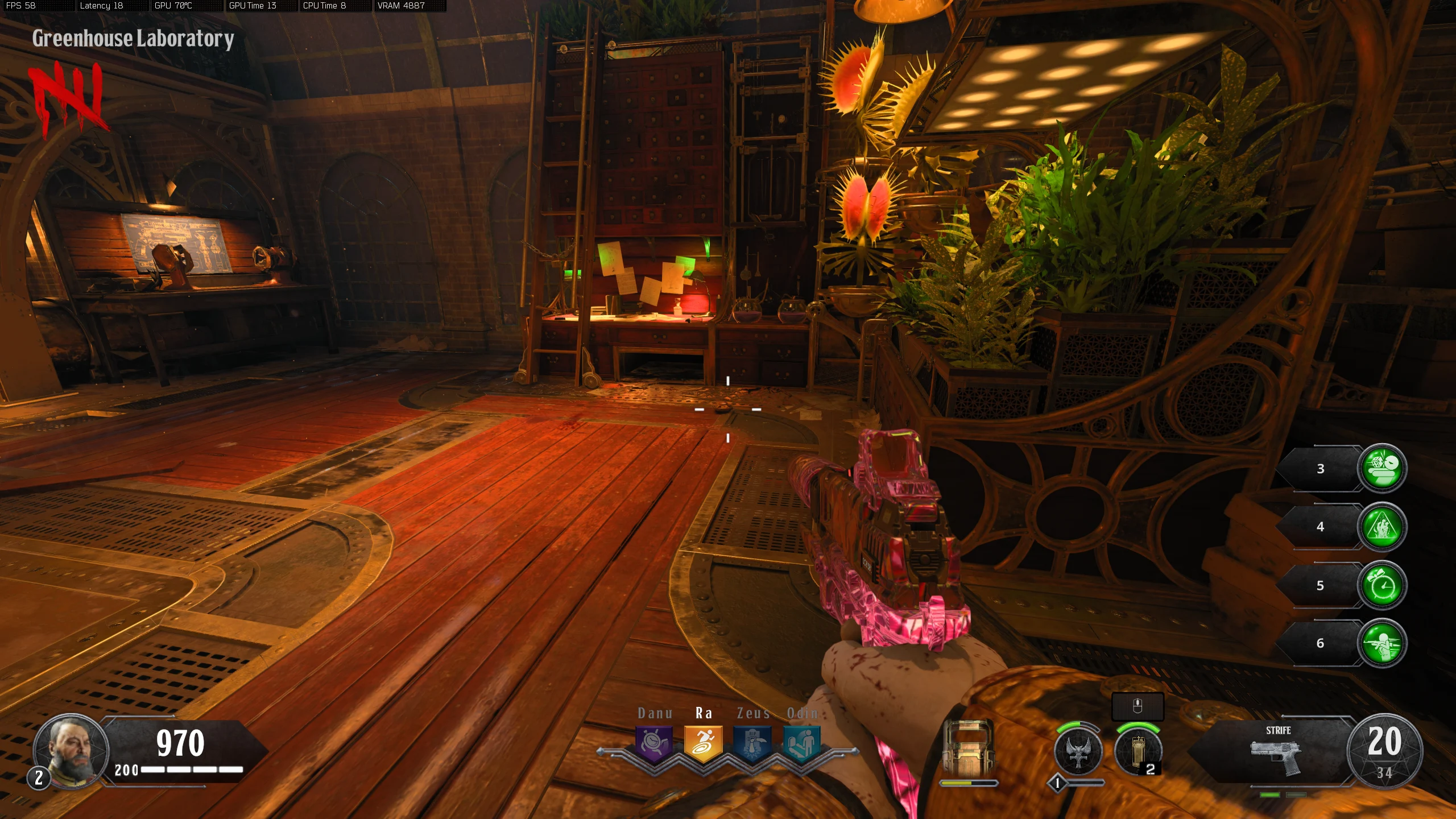
Task: Activate the winged special weapon icon
Action: pos(1078,751)
